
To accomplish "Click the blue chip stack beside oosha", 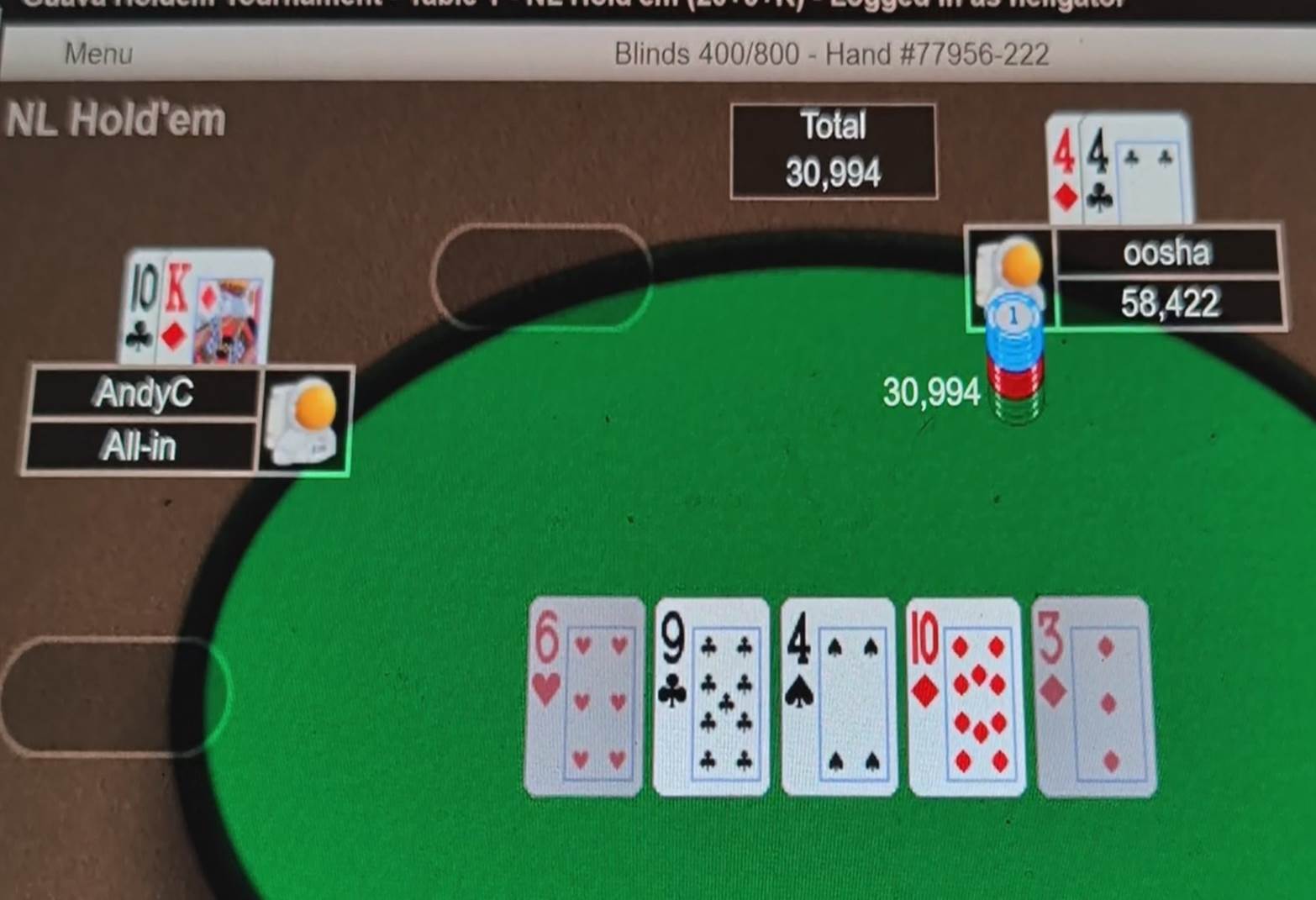I will click(x=1014, y=353).
